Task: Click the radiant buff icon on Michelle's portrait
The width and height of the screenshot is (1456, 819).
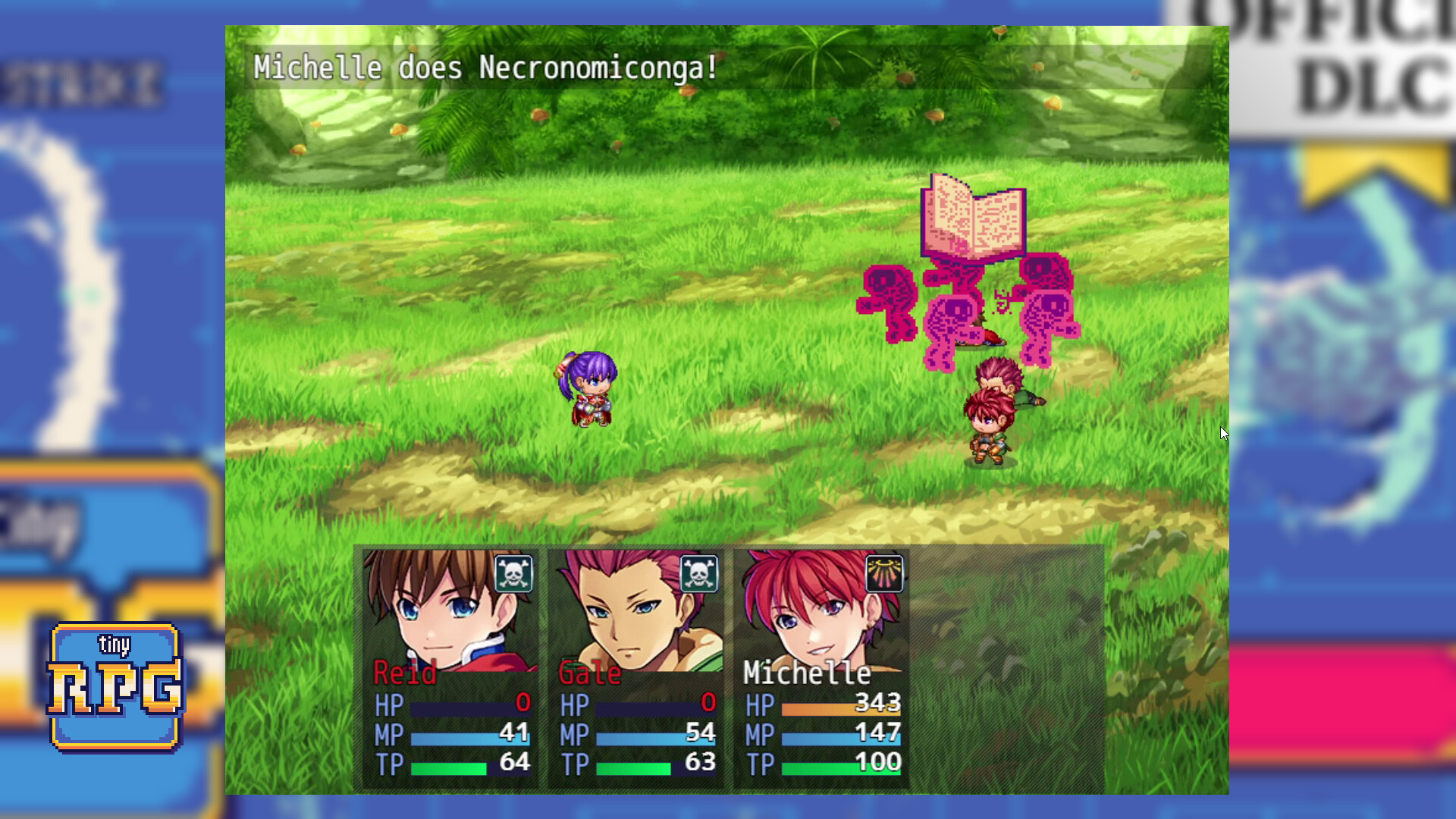Action: click(885, 575)
